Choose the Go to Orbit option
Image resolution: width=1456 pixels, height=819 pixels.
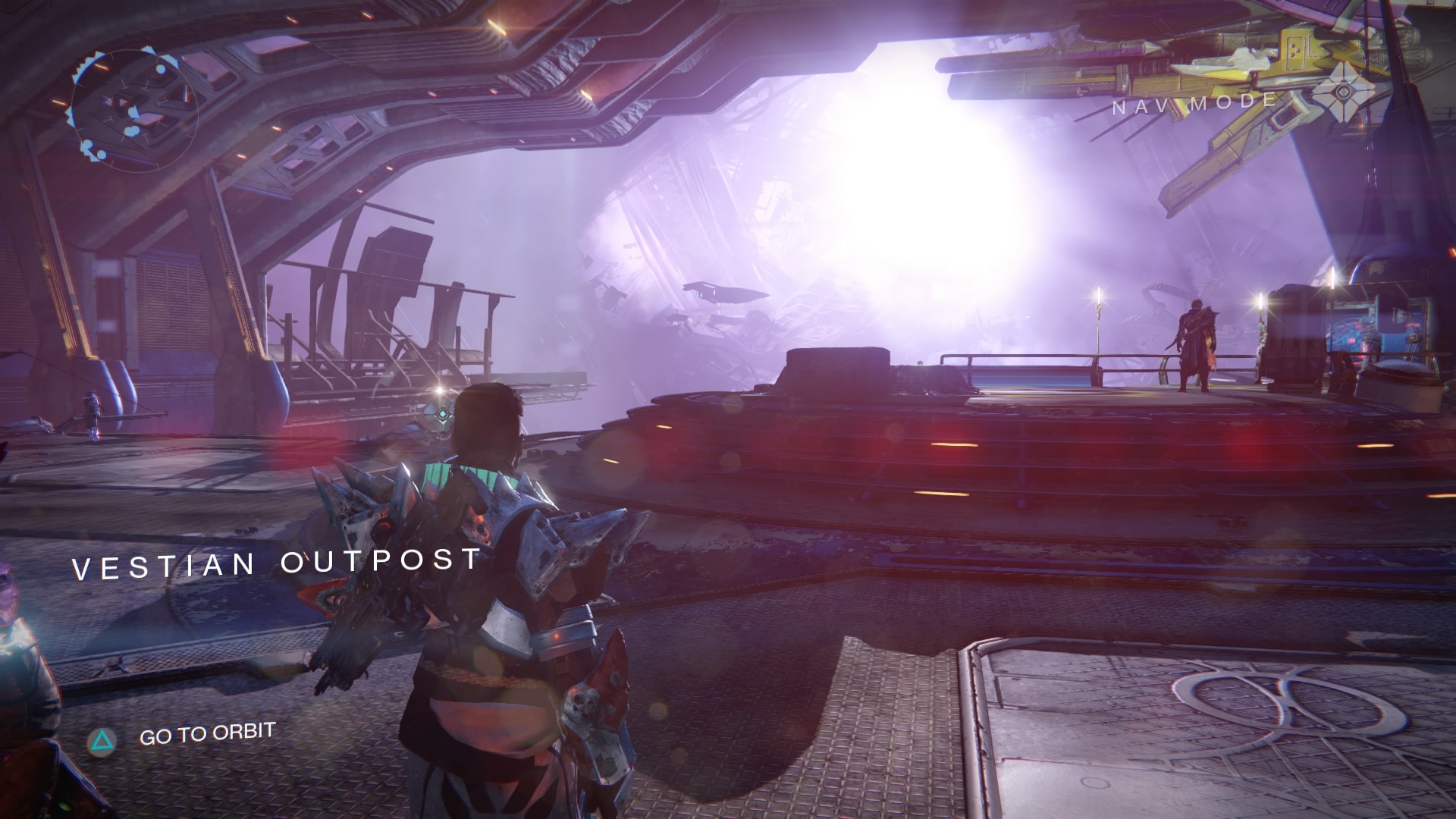coord(206,733)
